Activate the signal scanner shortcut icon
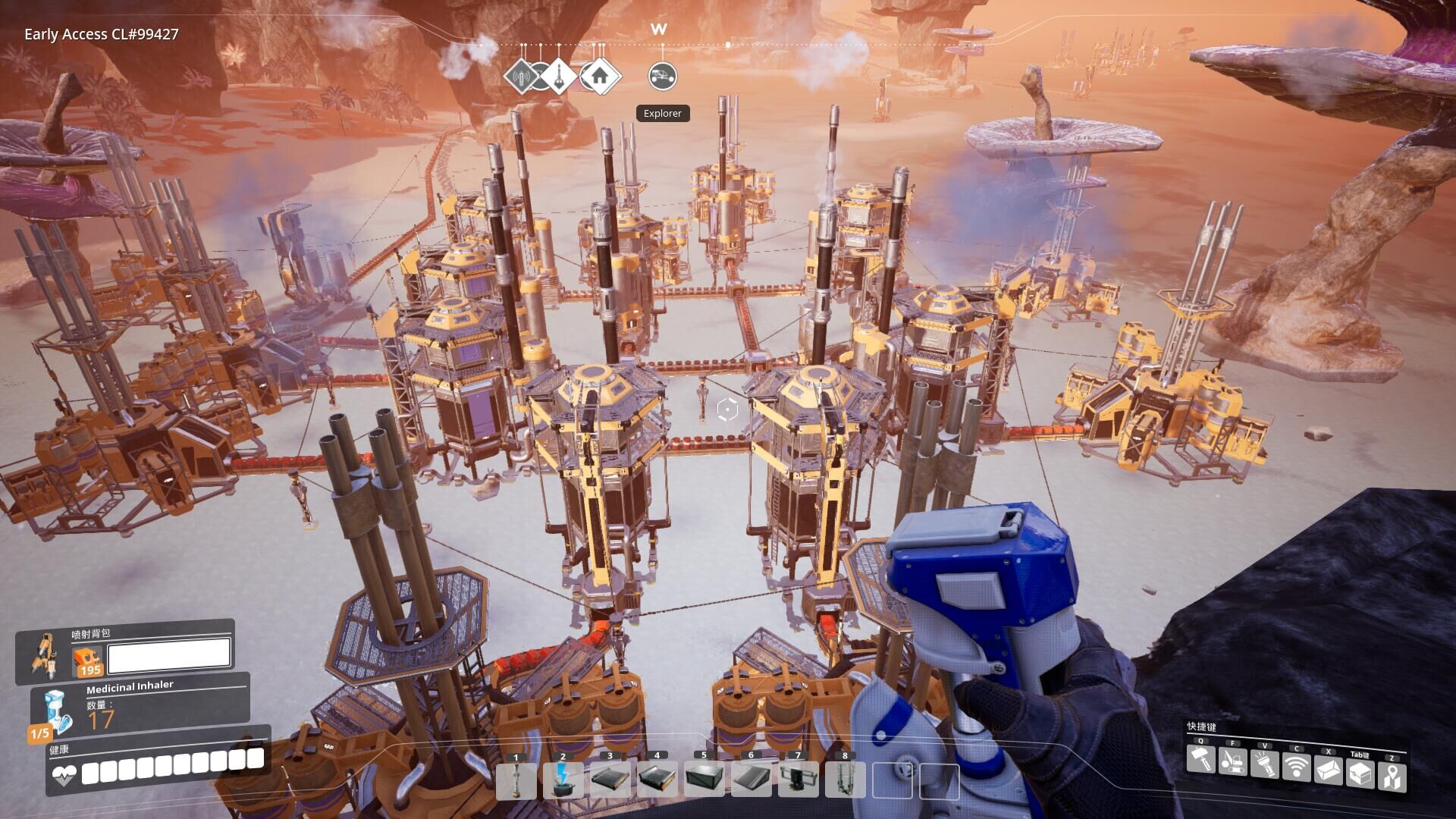Image resolution: width=1456 pixels, height=819 pixels. point(1296,766)
